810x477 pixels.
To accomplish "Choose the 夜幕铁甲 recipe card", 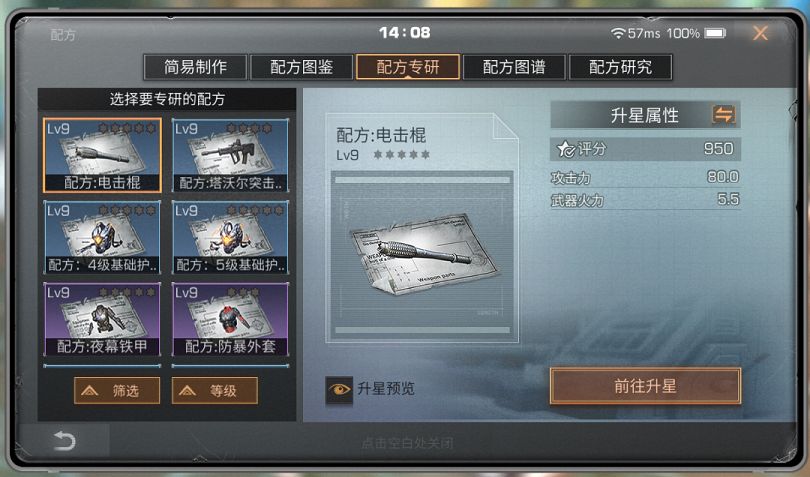I will click(x=102, y=319).
